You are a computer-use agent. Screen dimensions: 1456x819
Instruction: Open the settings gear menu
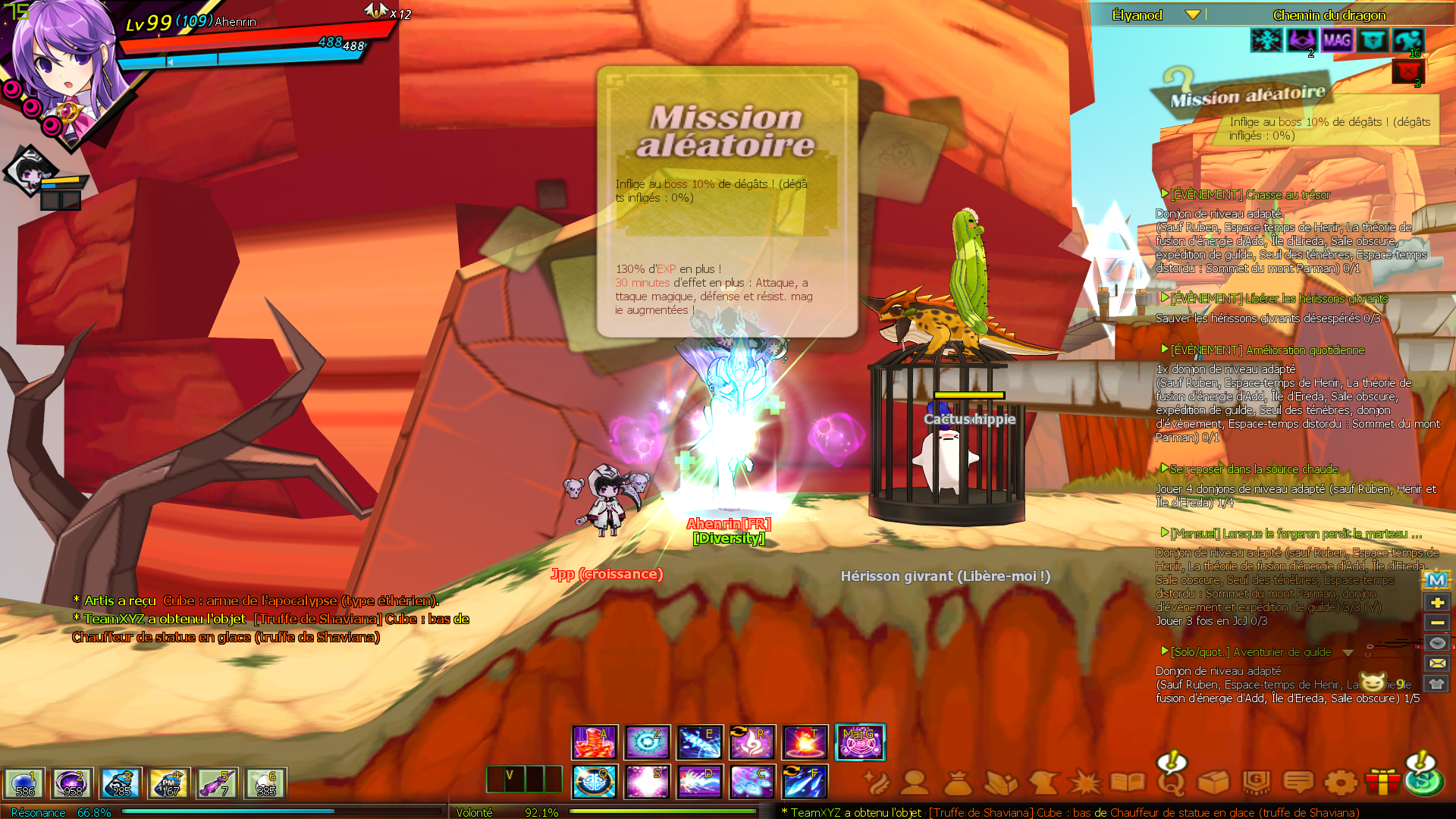click(1341, 782)
